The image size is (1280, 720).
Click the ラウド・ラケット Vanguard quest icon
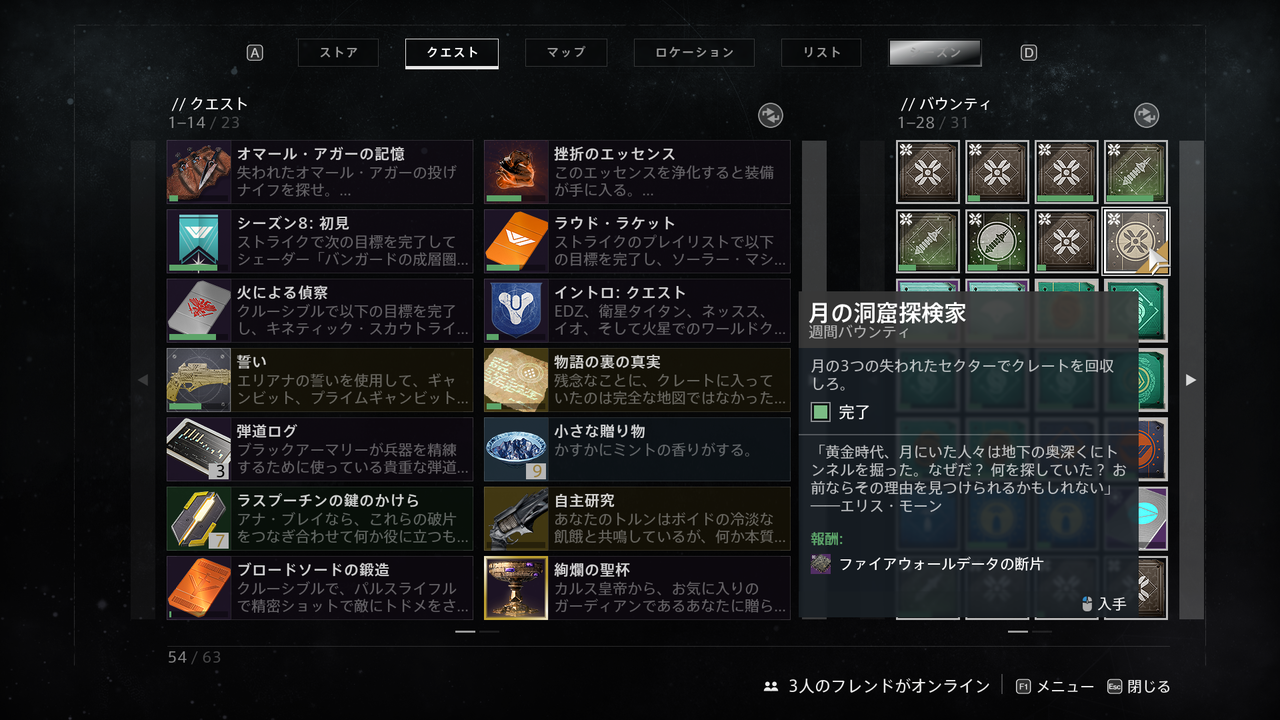[515, 241]
